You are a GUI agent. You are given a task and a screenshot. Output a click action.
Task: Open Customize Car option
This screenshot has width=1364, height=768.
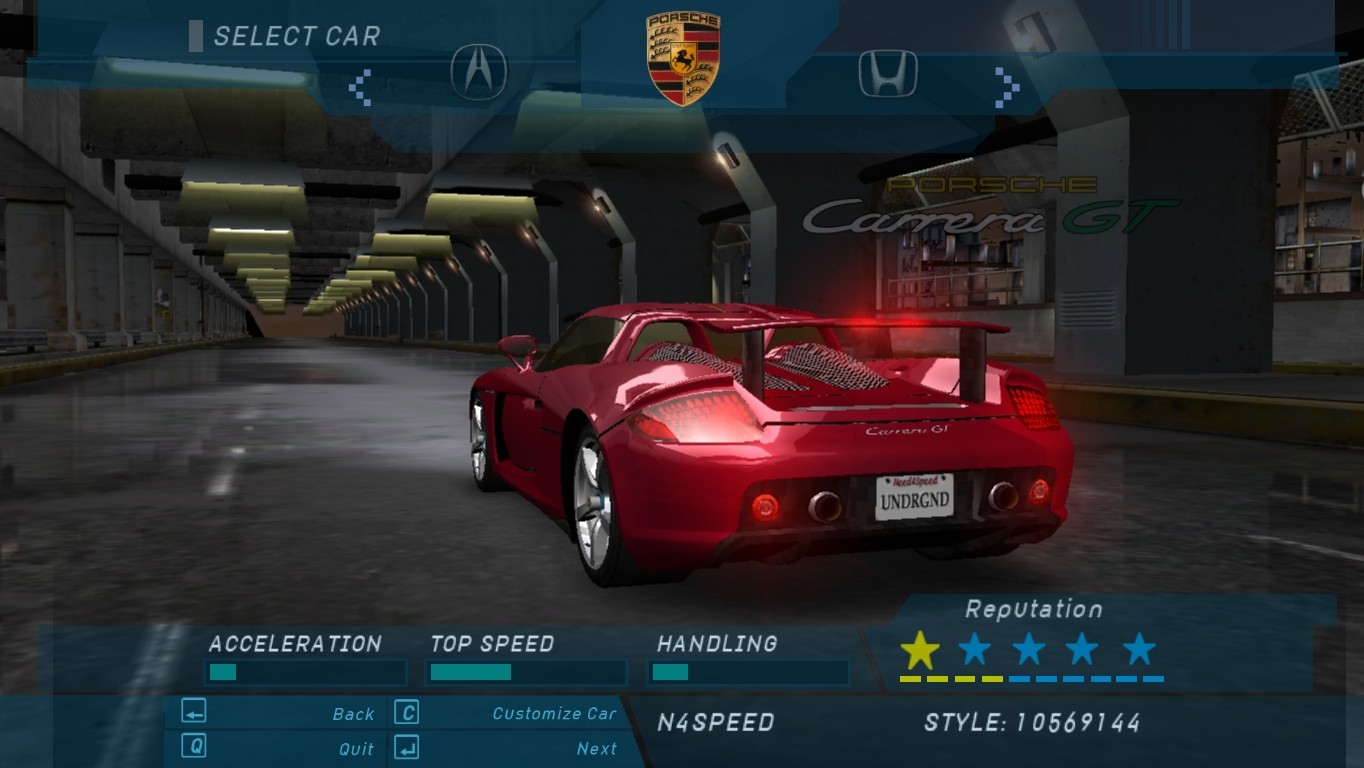(554, 714)
